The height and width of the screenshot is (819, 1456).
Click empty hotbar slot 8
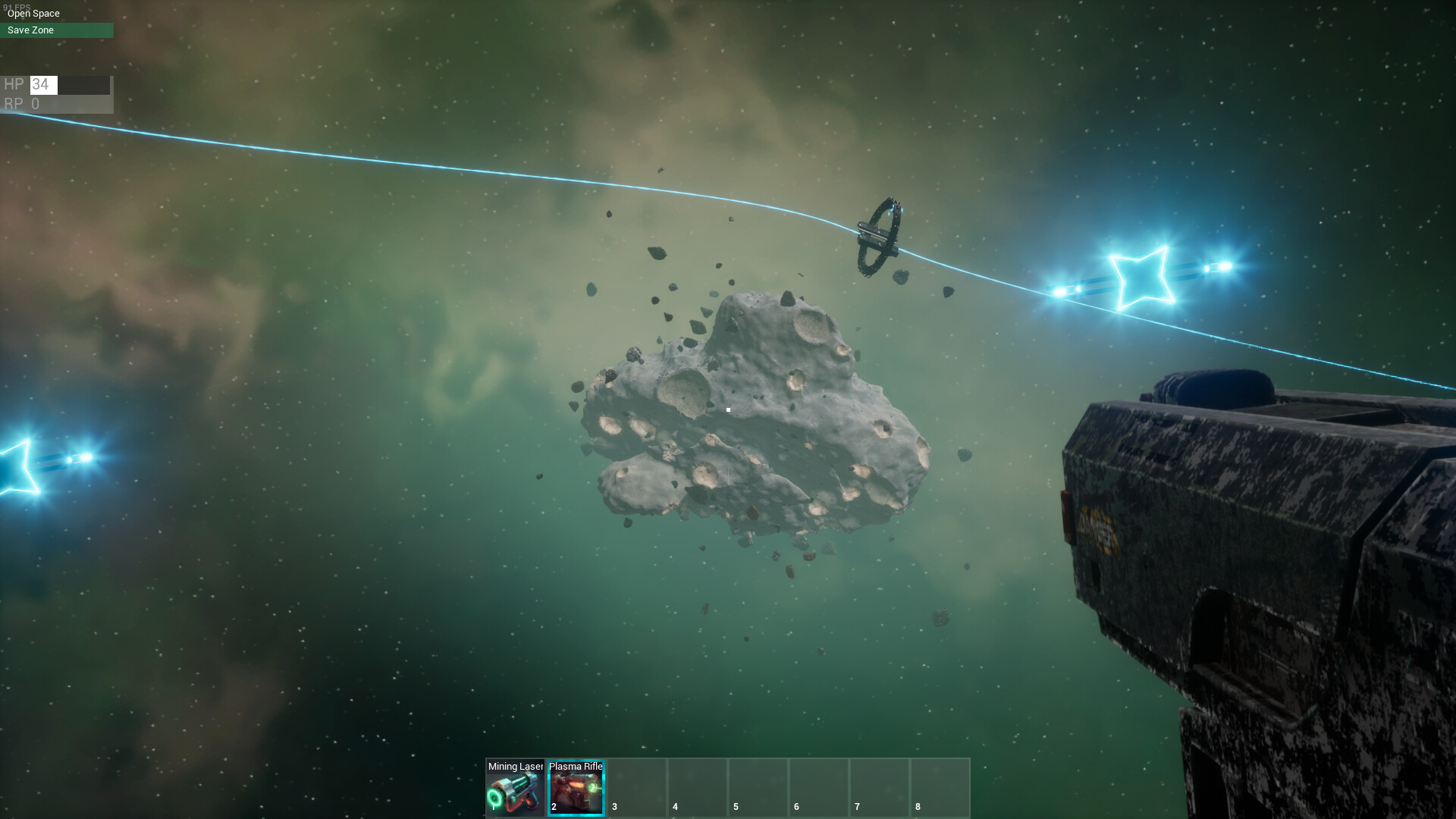coord(940,787)
